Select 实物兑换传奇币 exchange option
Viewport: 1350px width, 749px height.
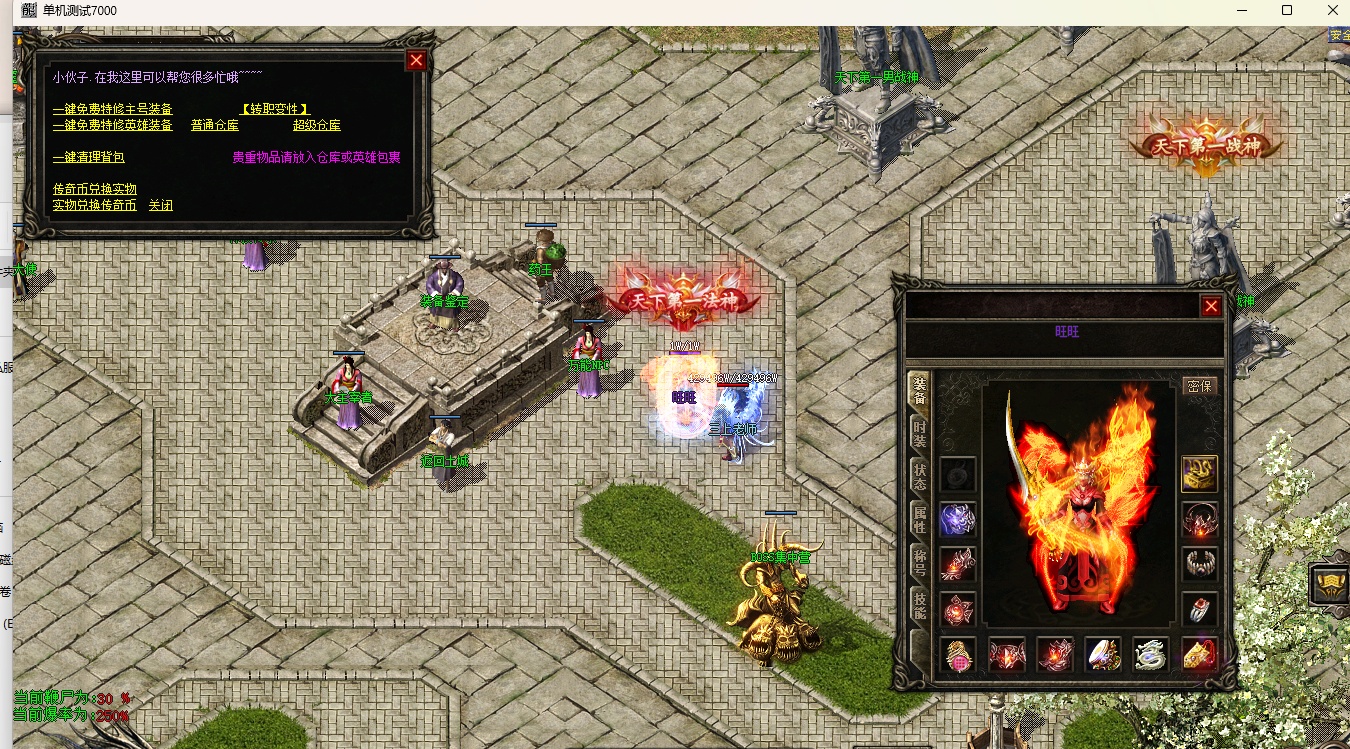click(94, 205)
